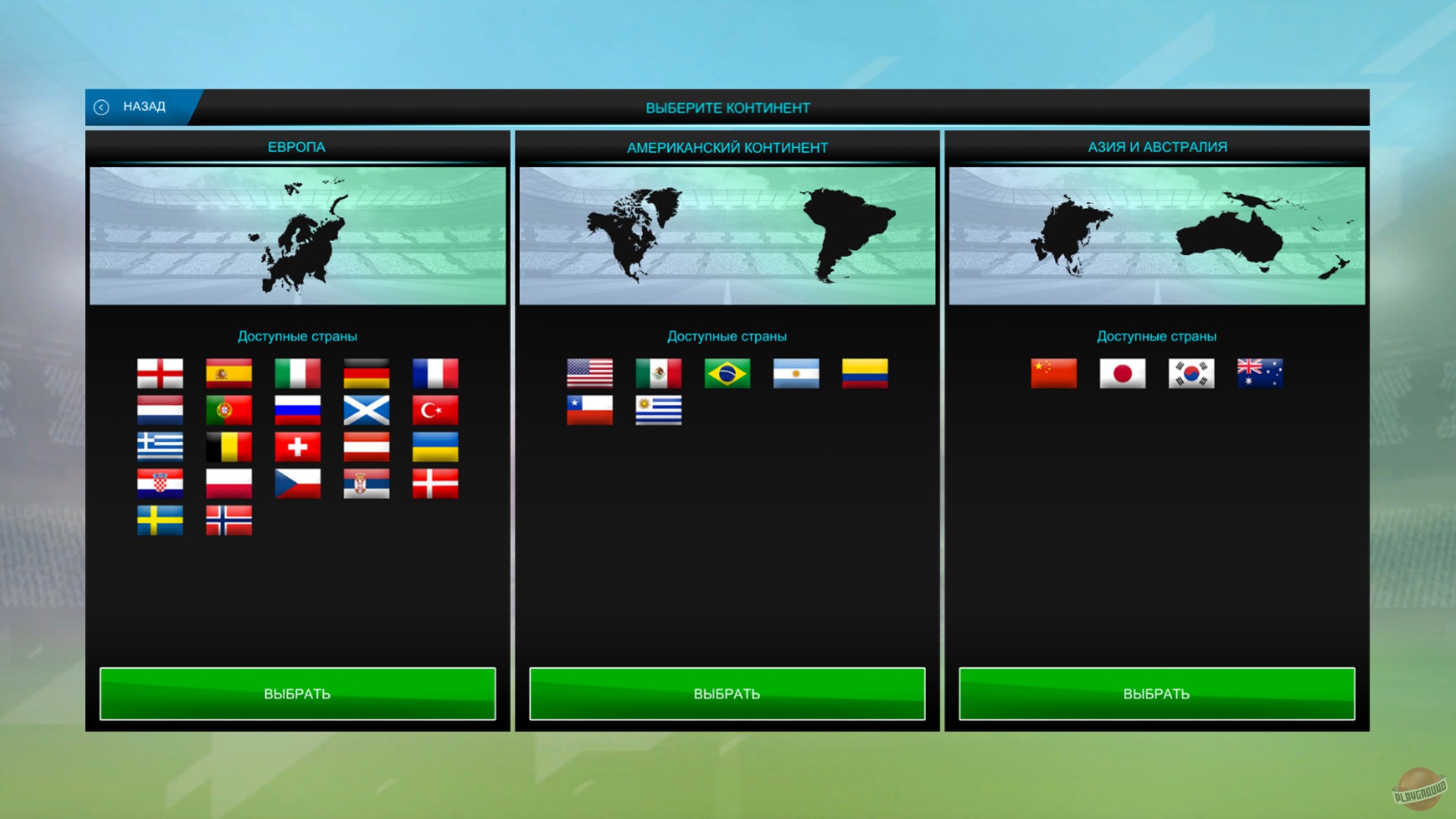Choose the Japan flag
This screenshot has height=819, width=1456.
coord(1122,373)
